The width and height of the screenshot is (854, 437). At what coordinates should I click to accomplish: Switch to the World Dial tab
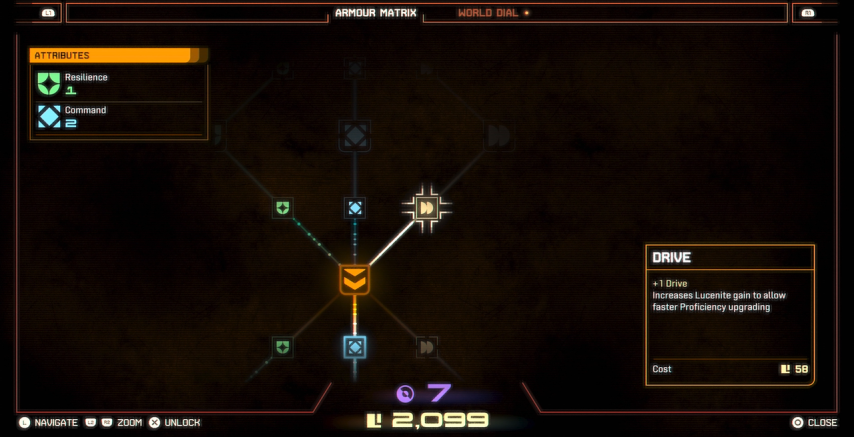click(492, 13)
